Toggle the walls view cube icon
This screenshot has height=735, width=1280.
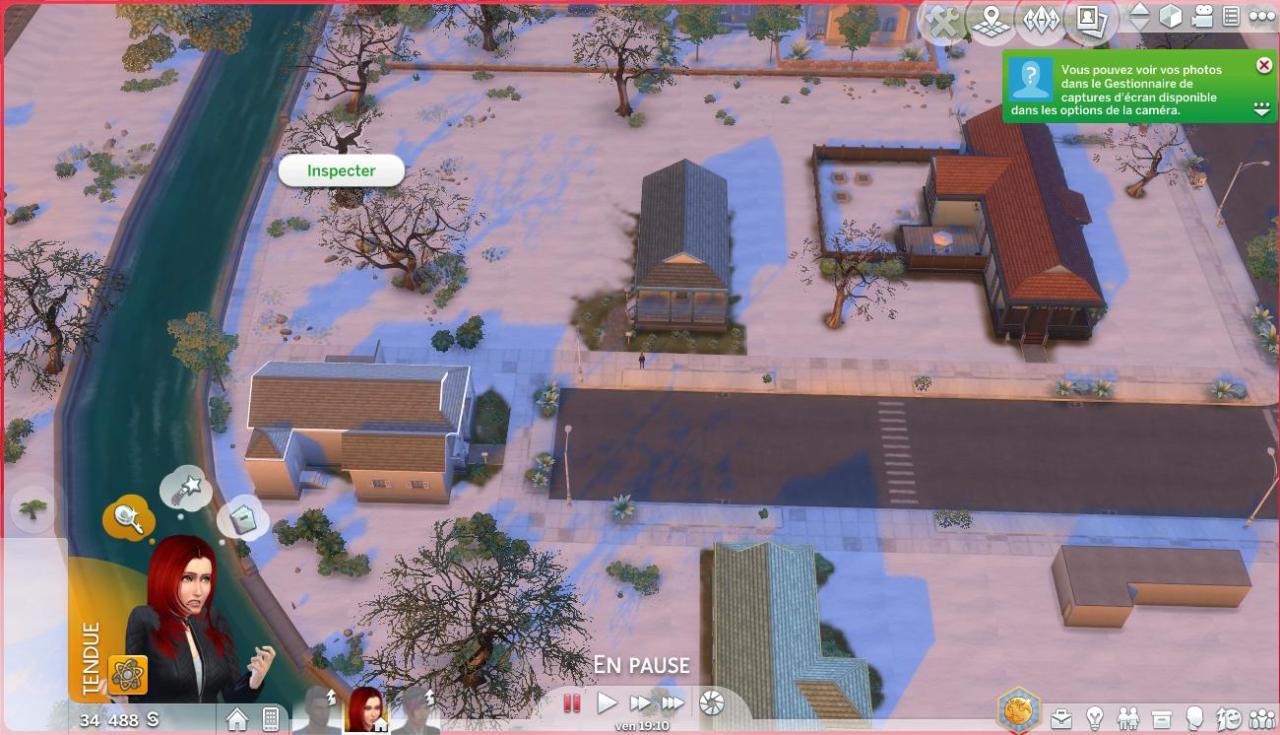tap(1170, 17)
